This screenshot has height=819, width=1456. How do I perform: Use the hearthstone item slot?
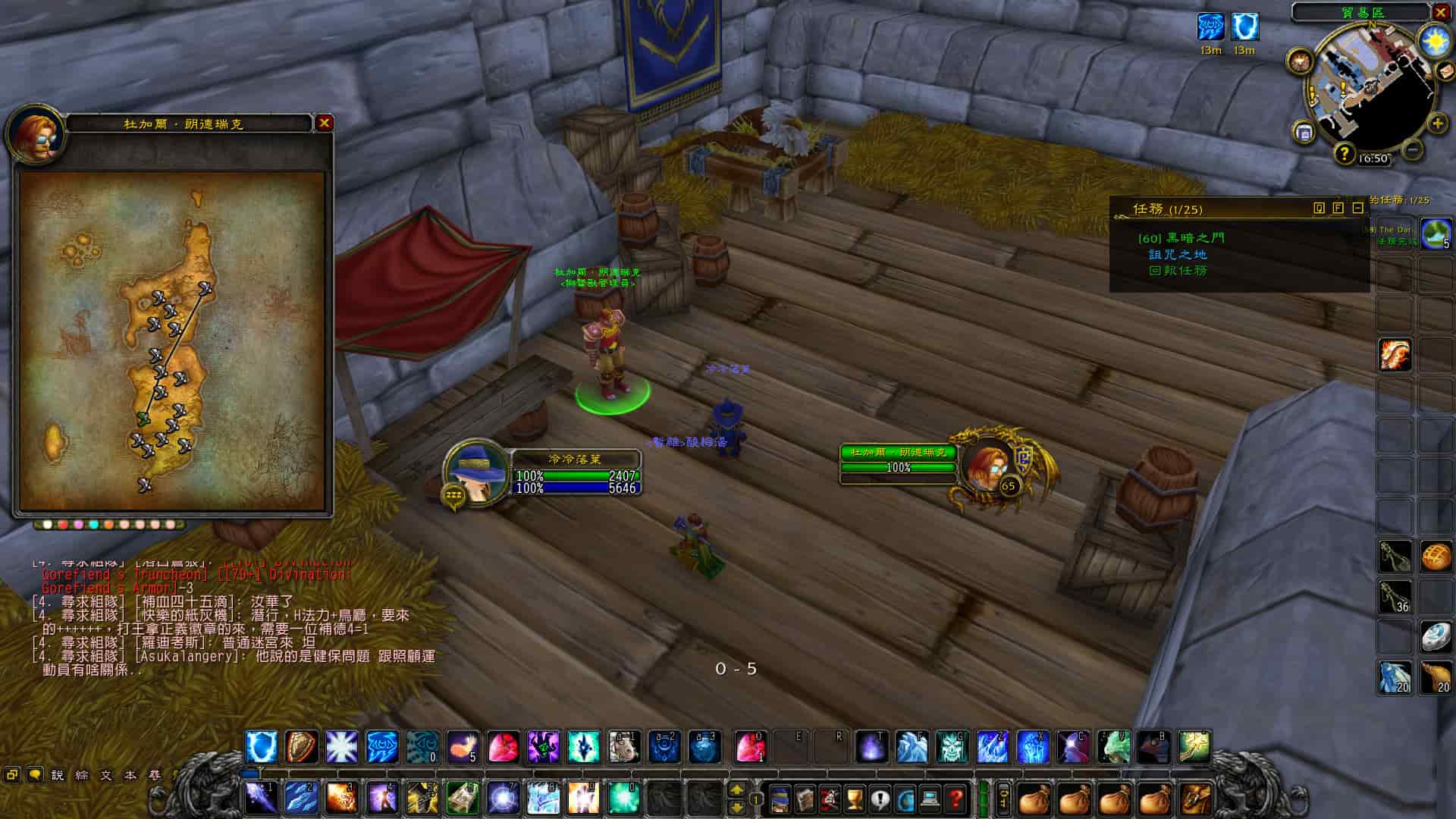pyautogui.click(x=1436, y=636)
